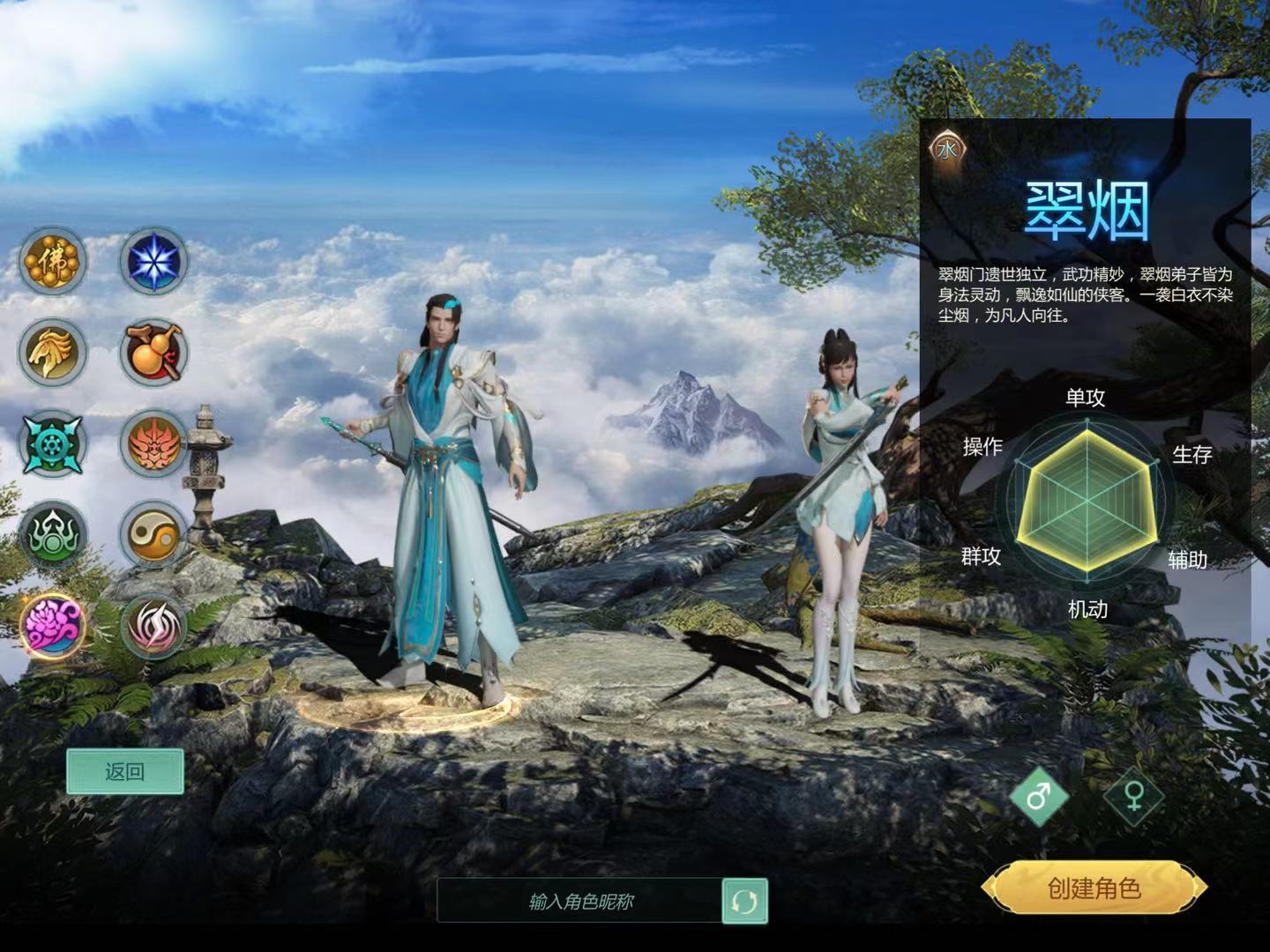The height and width of the screenshot is (952, 1270).
Task: Select the male gender symbol
Action: tap(1040, 796)
